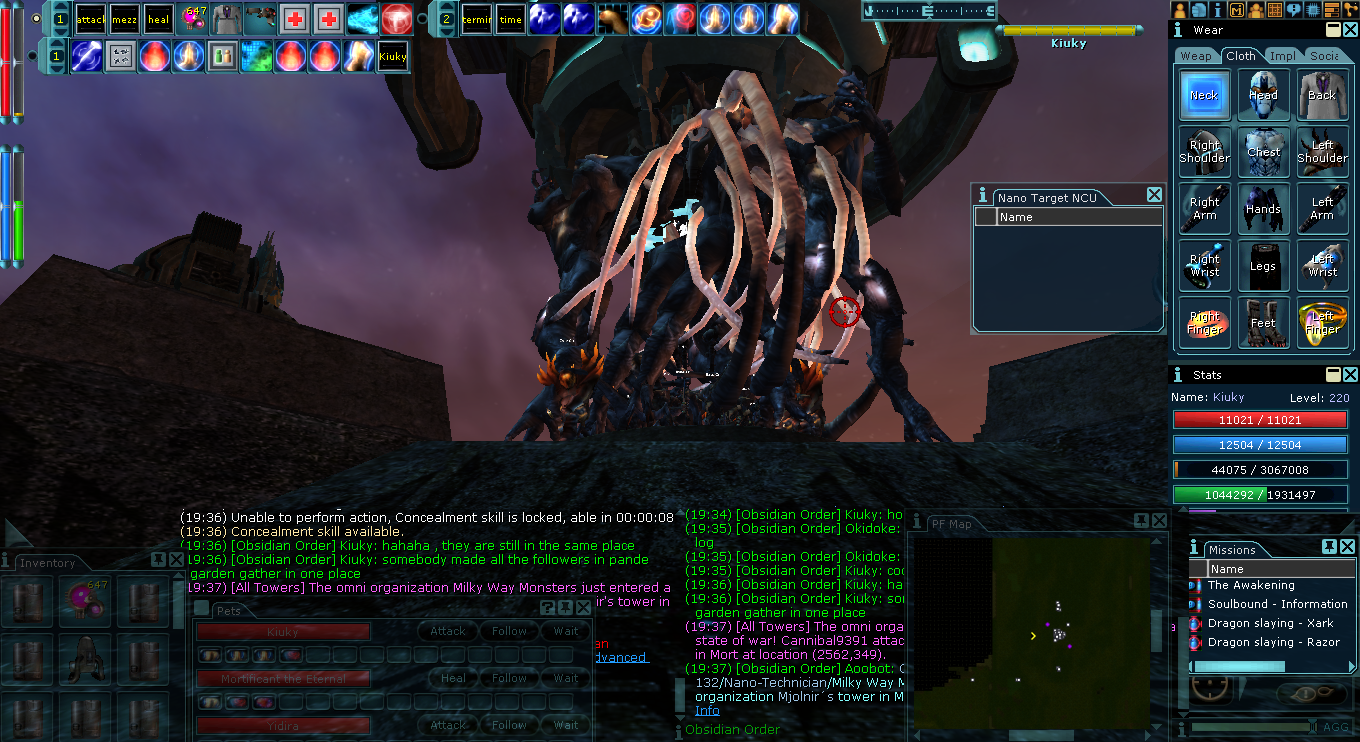Click the PF Map minimap
Viewport: 1360px width, 742px height.
[1030, 630]
